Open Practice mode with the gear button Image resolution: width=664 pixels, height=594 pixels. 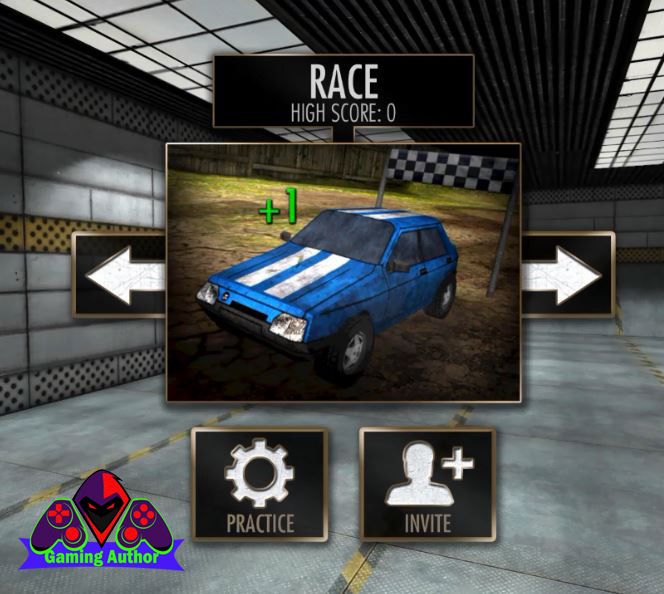pyautogui.click(x=260, y=484)
